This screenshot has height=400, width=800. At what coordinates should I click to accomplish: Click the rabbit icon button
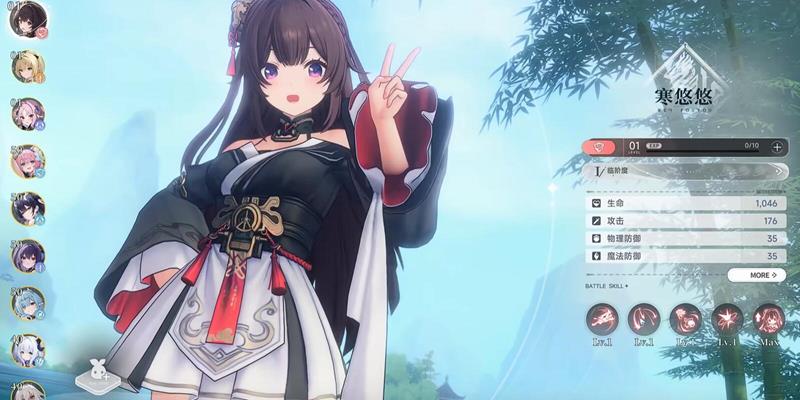pyautogui.click(x=99, y=375)
